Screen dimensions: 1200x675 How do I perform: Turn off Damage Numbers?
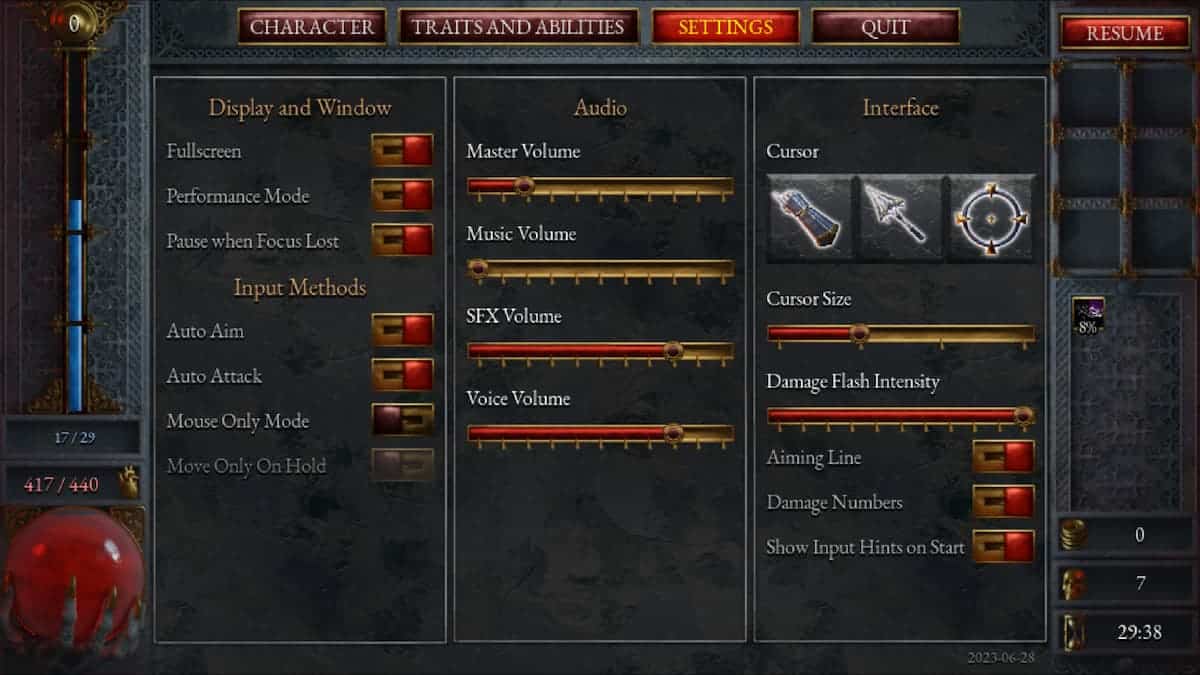(1003, 502)
